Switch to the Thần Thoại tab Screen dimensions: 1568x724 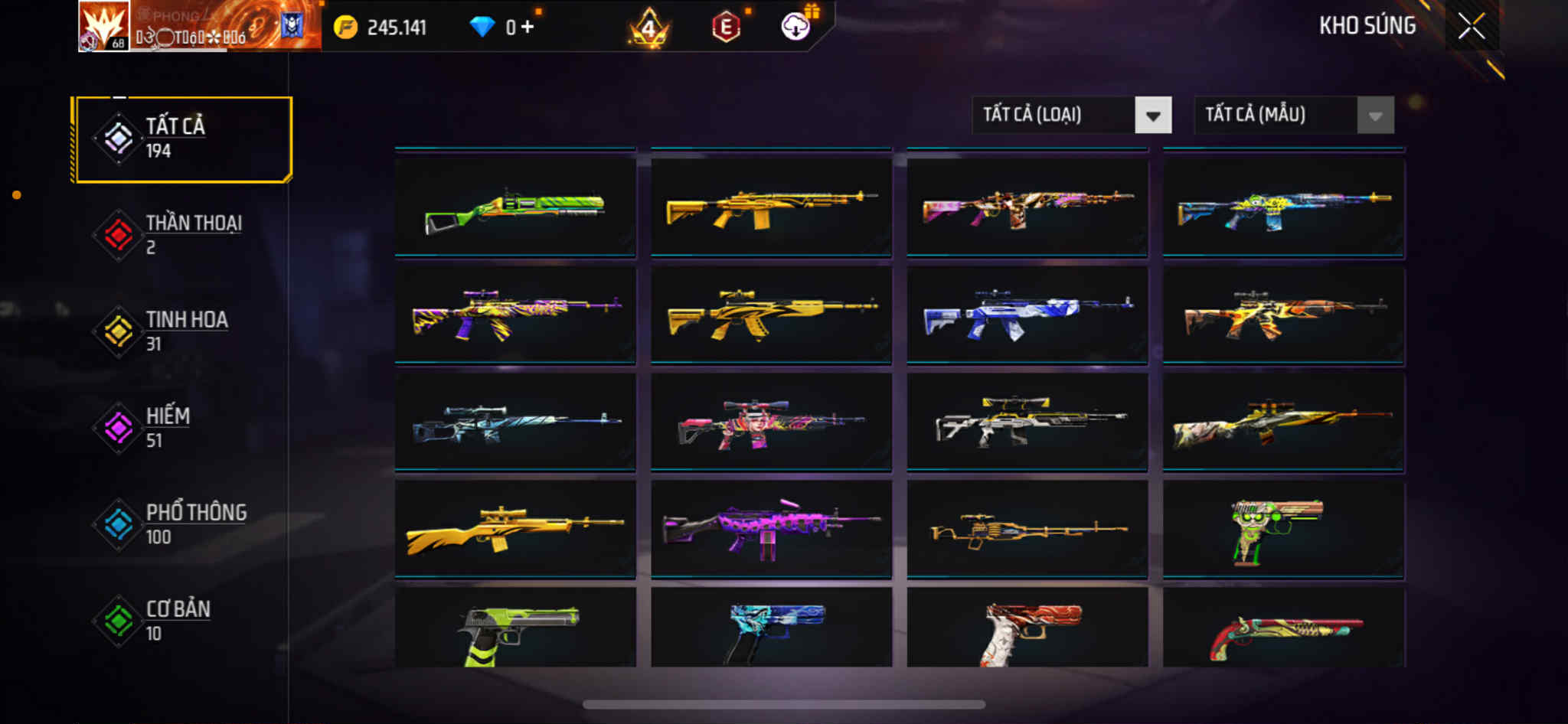pyautogui.click(x=182, y=235)
